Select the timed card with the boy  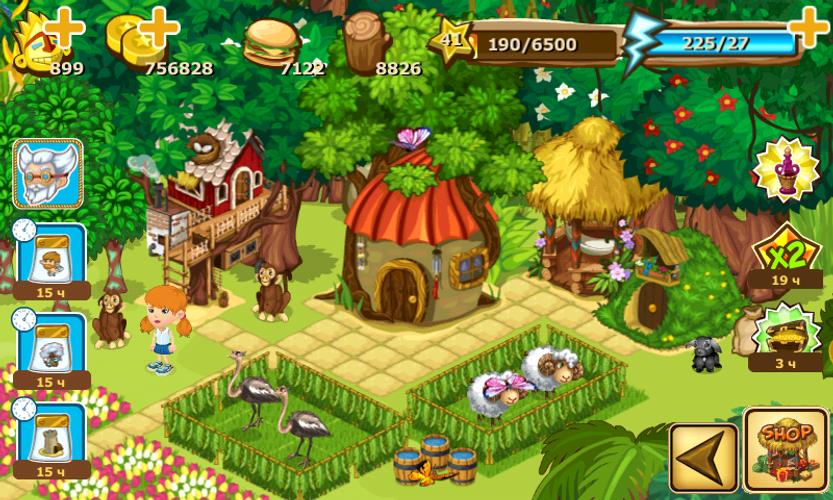(50, 256)
